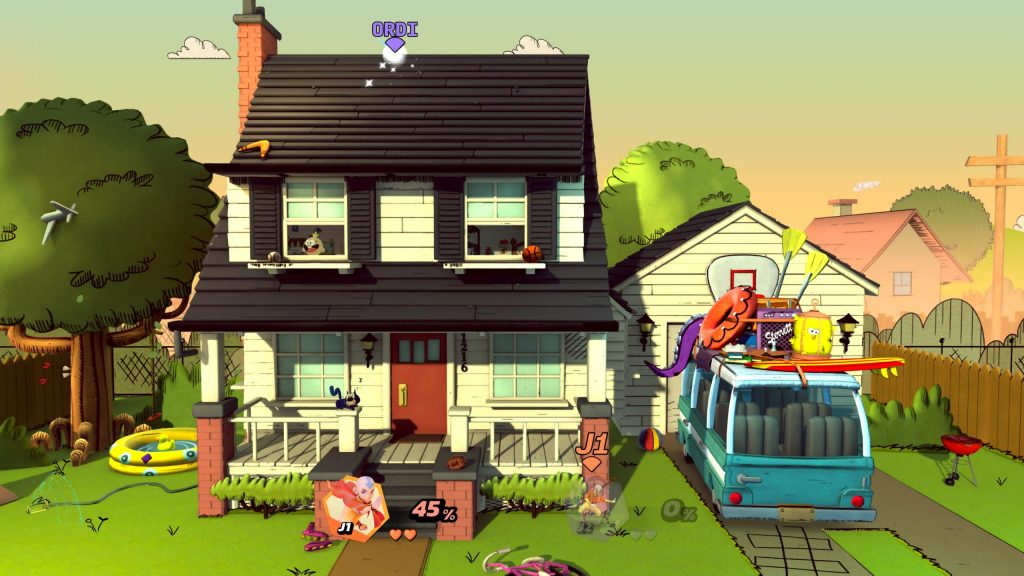The width and height of the screenshot is (1024, 576).
Task: Click the J1 Aang character portrait
Action: click(358, 509)
